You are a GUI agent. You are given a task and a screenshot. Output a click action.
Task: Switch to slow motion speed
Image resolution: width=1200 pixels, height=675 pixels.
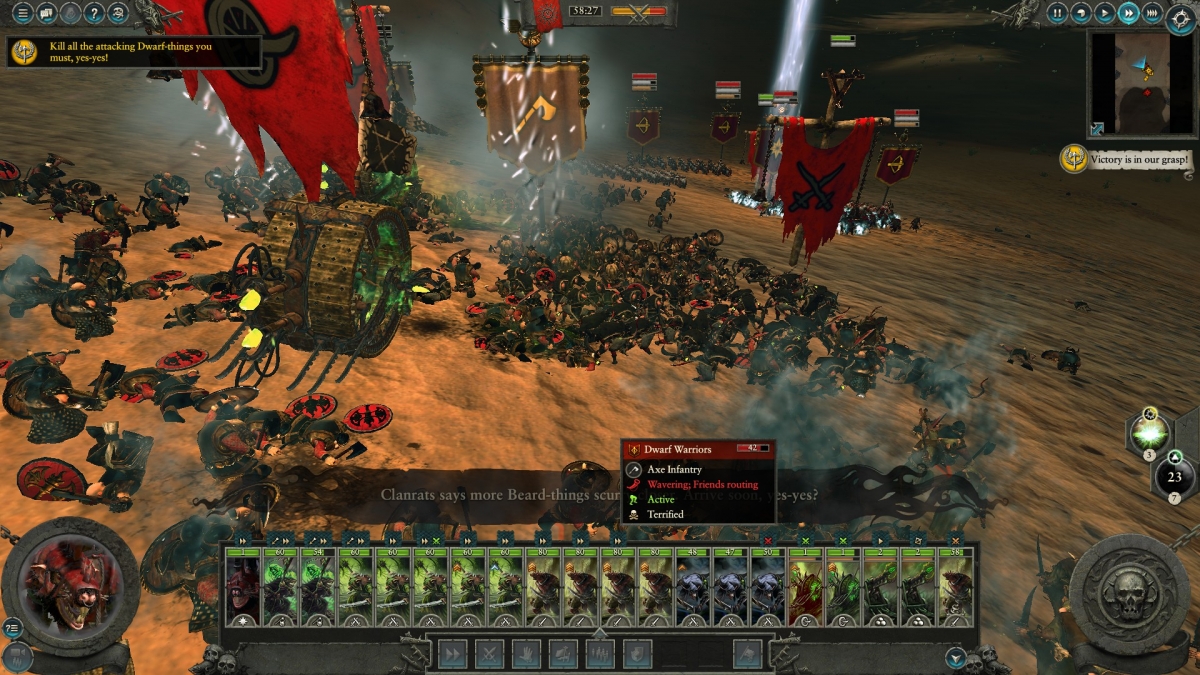(x=1082, y=13)
